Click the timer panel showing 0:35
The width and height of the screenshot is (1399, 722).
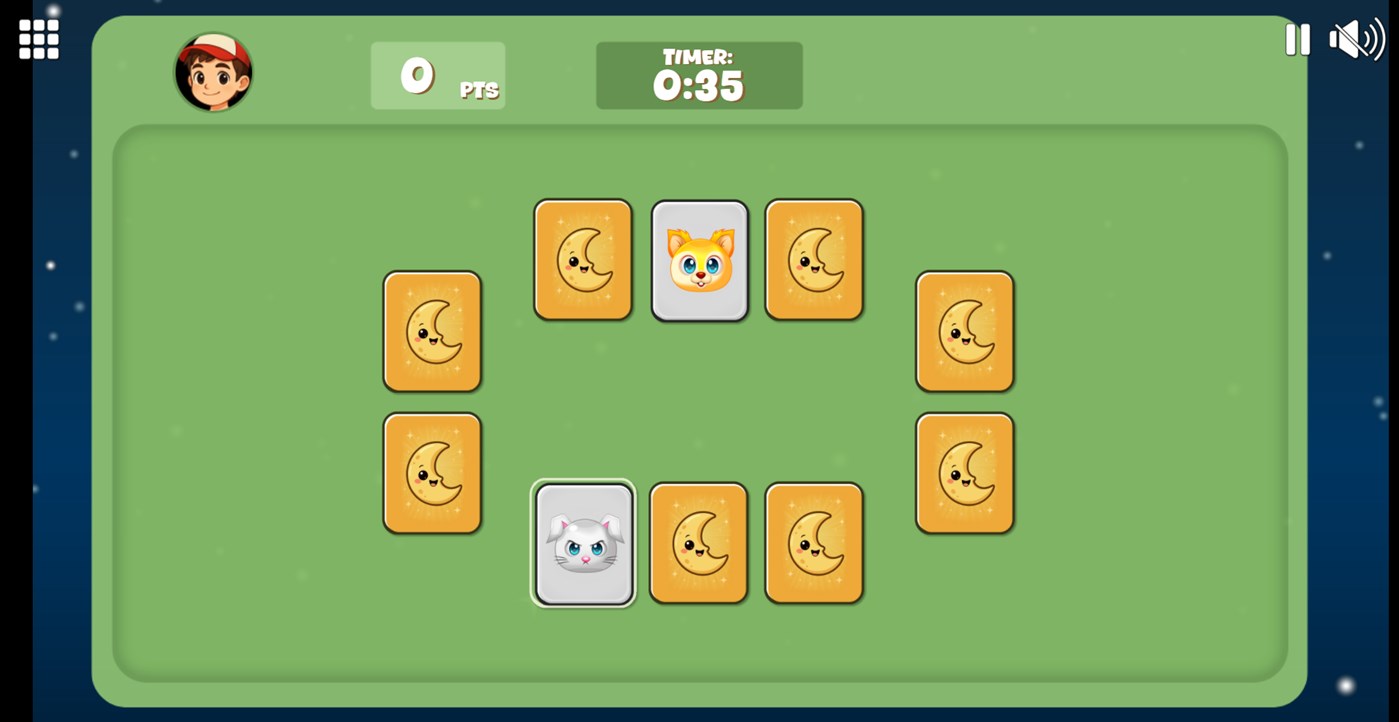pyautogui.click(x=698, y=75)
